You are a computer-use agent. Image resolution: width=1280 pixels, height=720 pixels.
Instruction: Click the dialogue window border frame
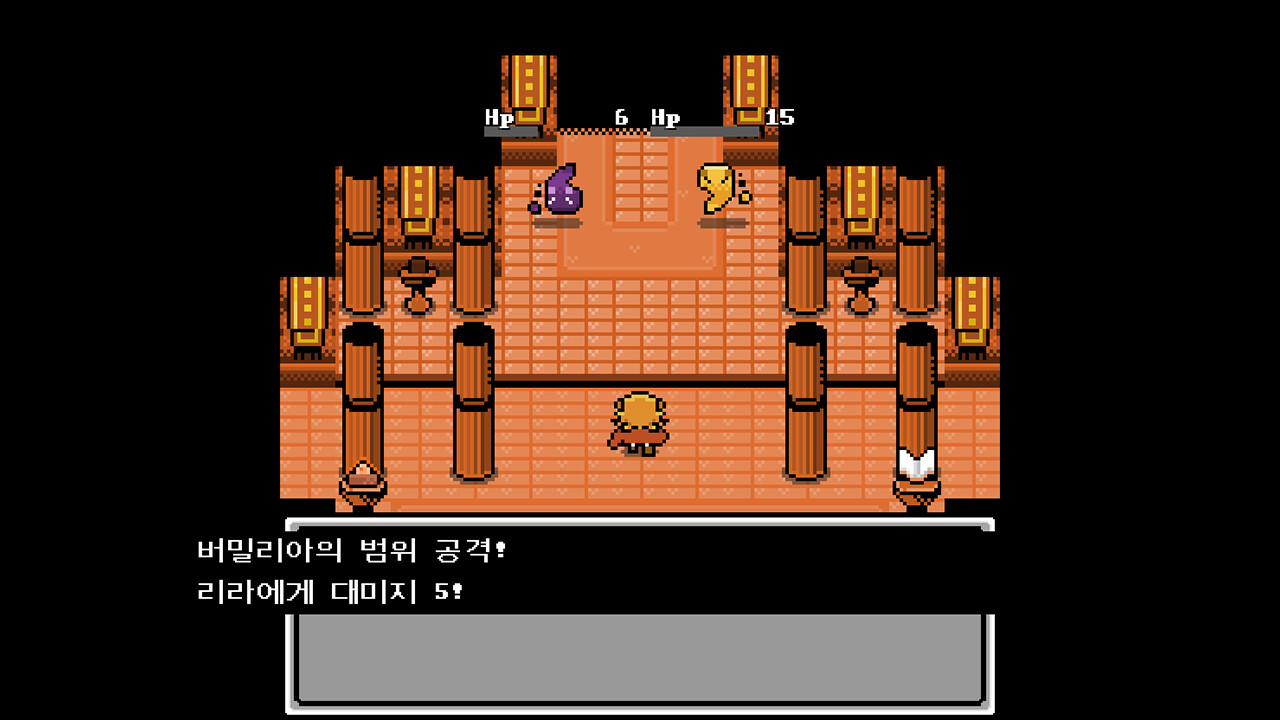click(x=640, y=521)
